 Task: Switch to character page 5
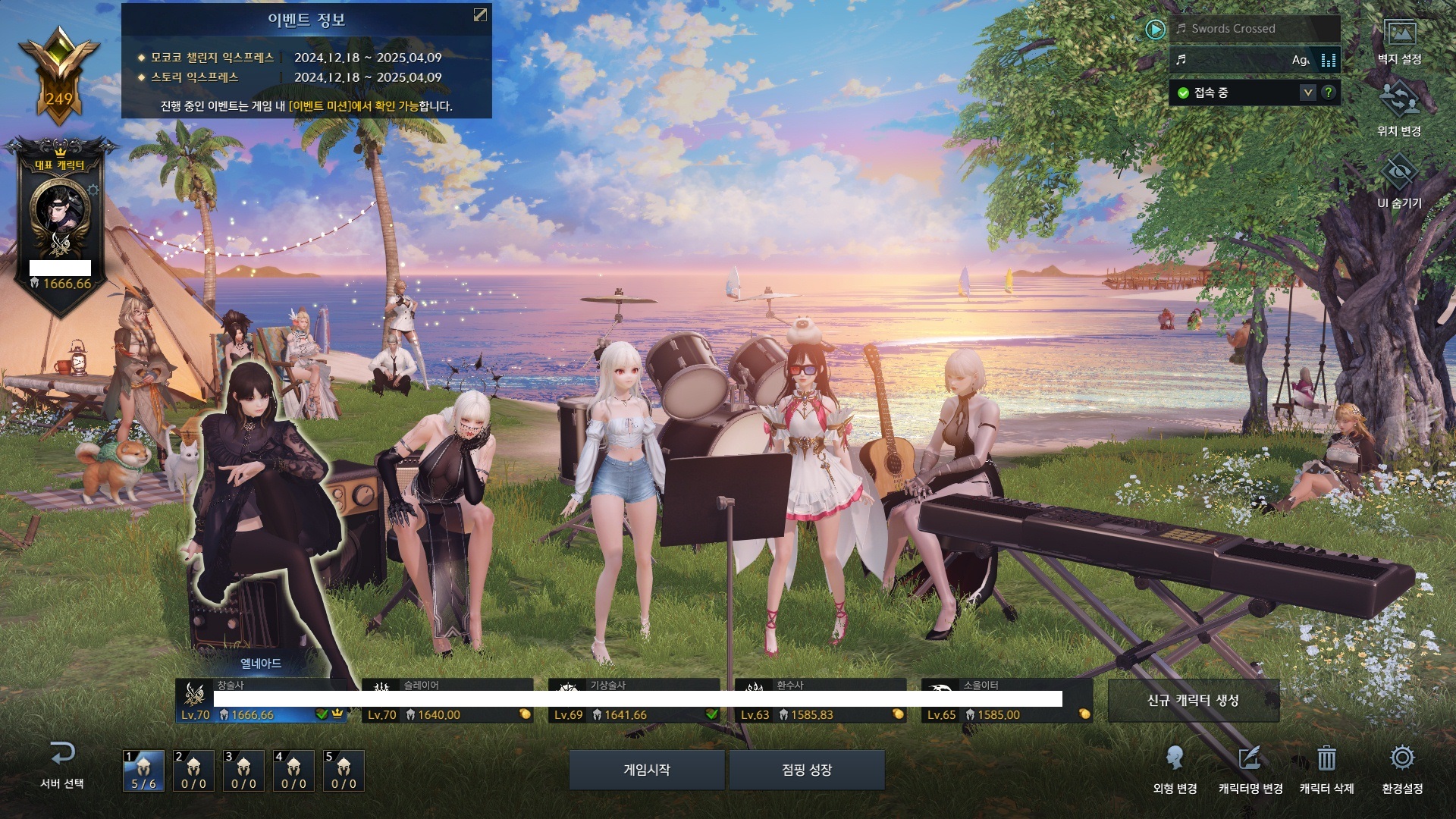coord(344,770)
